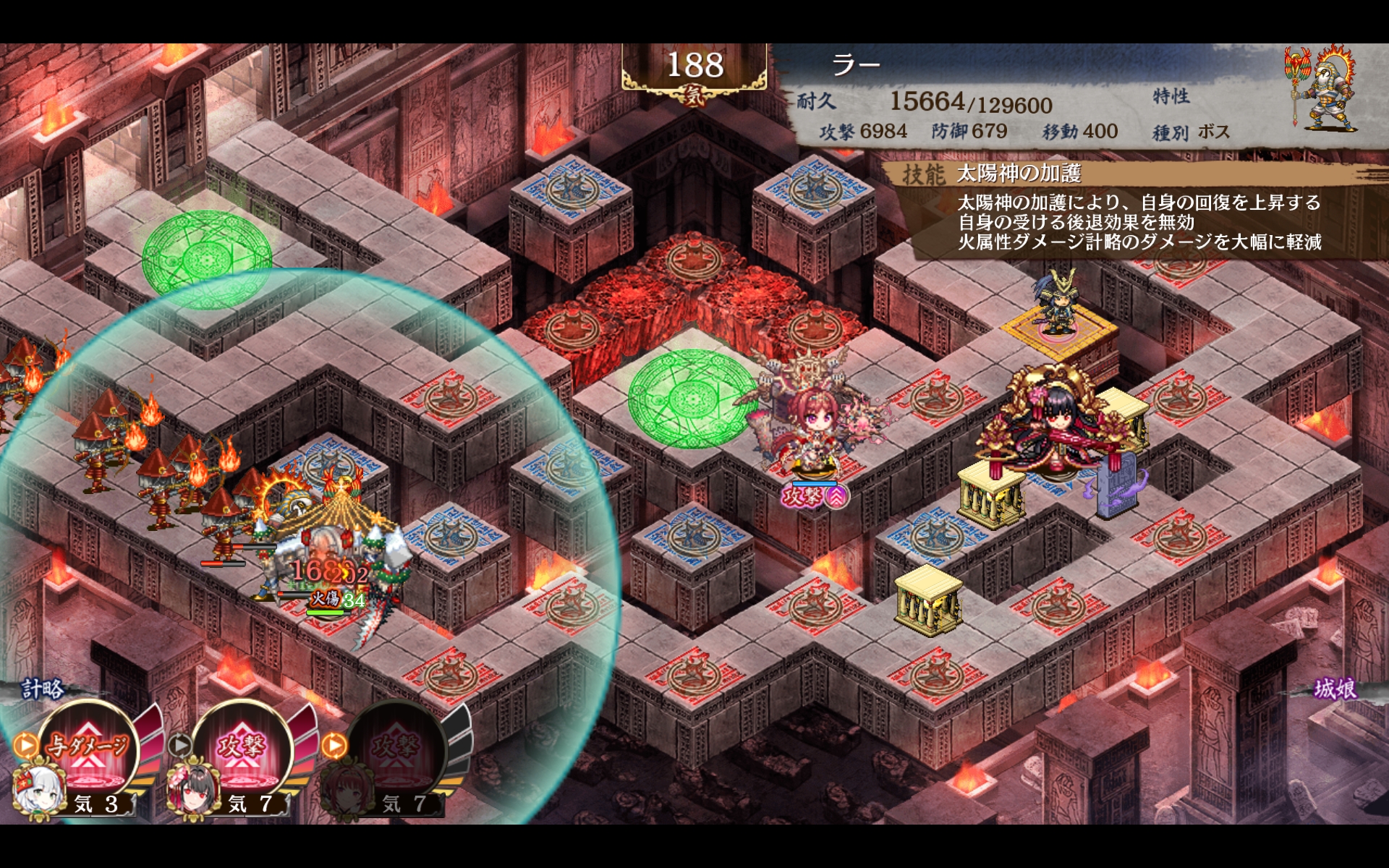This screenshot has height=868, width=1389.
Task: Toggle auto-repeat arrow beside the dimmed 攻撃 stratagem
Action: (x=334, y=744)
